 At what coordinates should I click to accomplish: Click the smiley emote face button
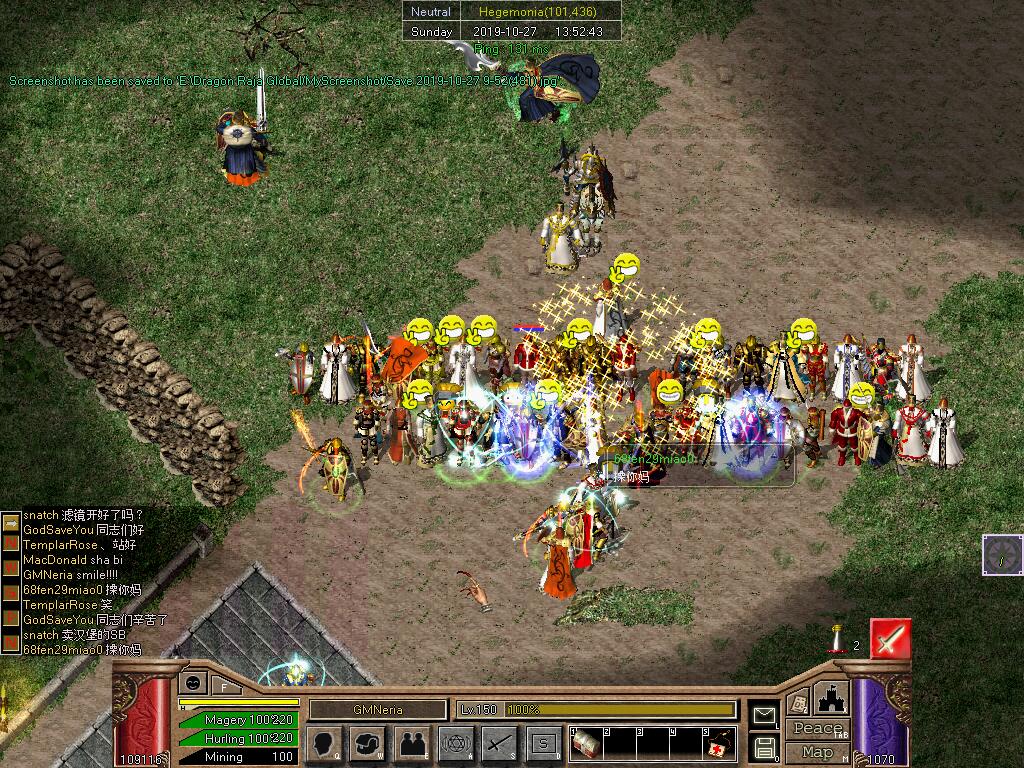point(193,683)
